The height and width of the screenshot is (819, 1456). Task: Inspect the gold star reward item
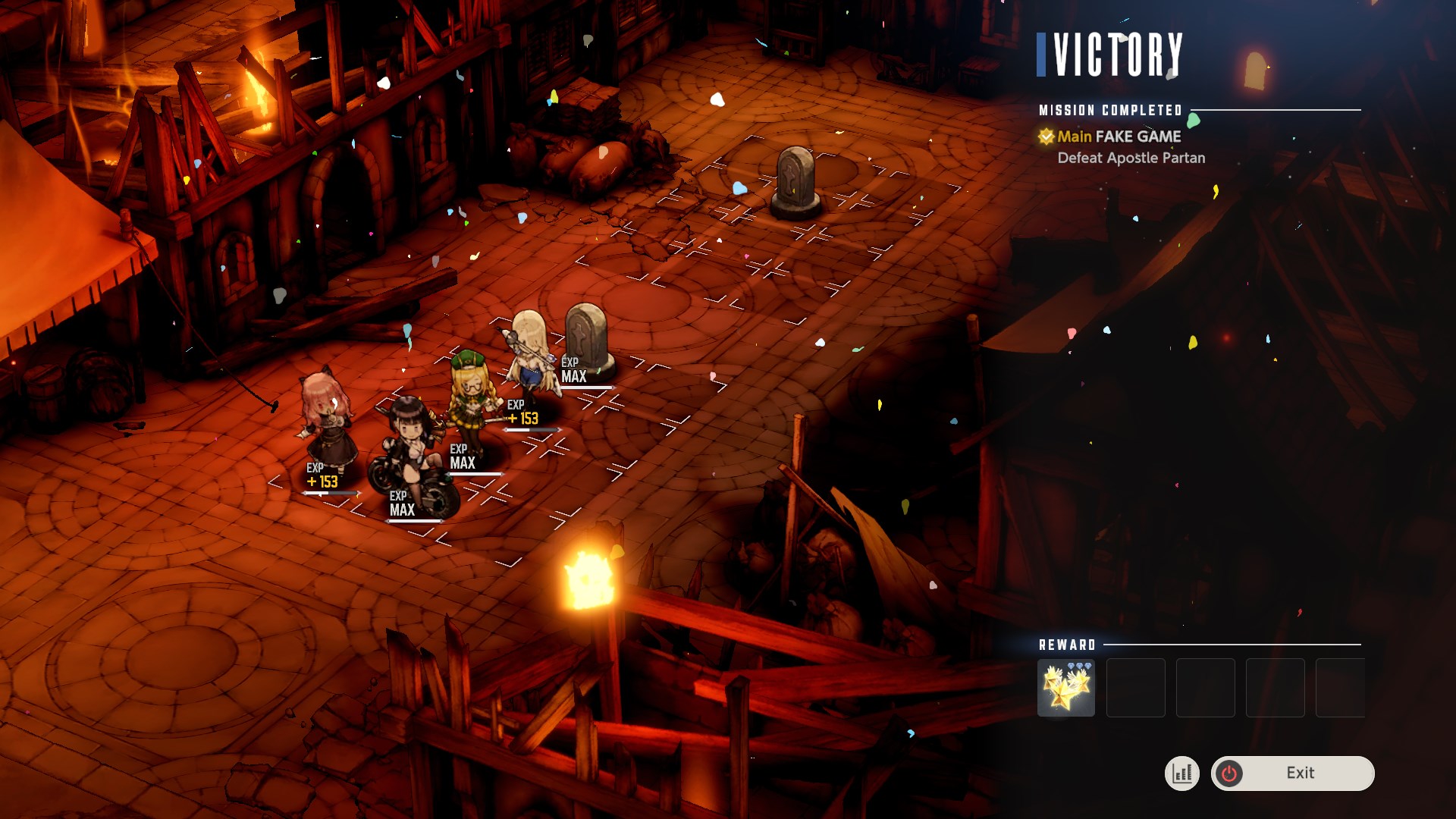[1065, 688]
